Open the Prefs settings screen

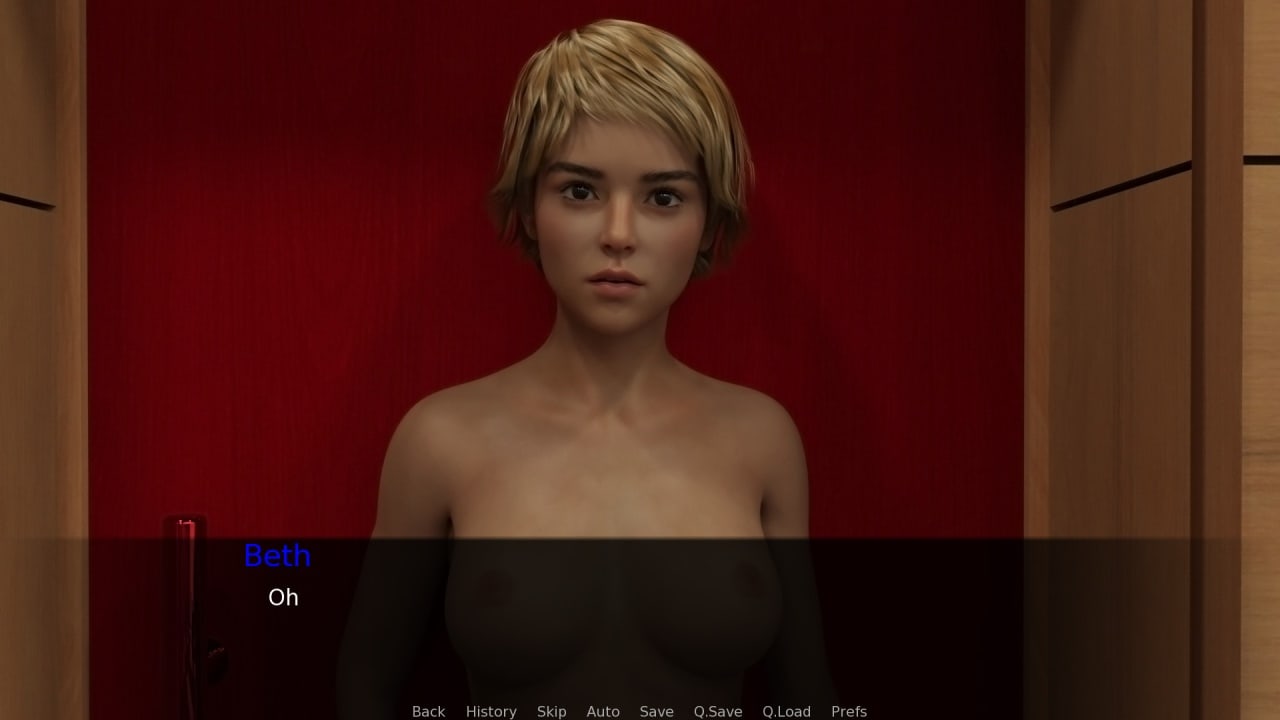pyautogui.click(x=849, y=711)
